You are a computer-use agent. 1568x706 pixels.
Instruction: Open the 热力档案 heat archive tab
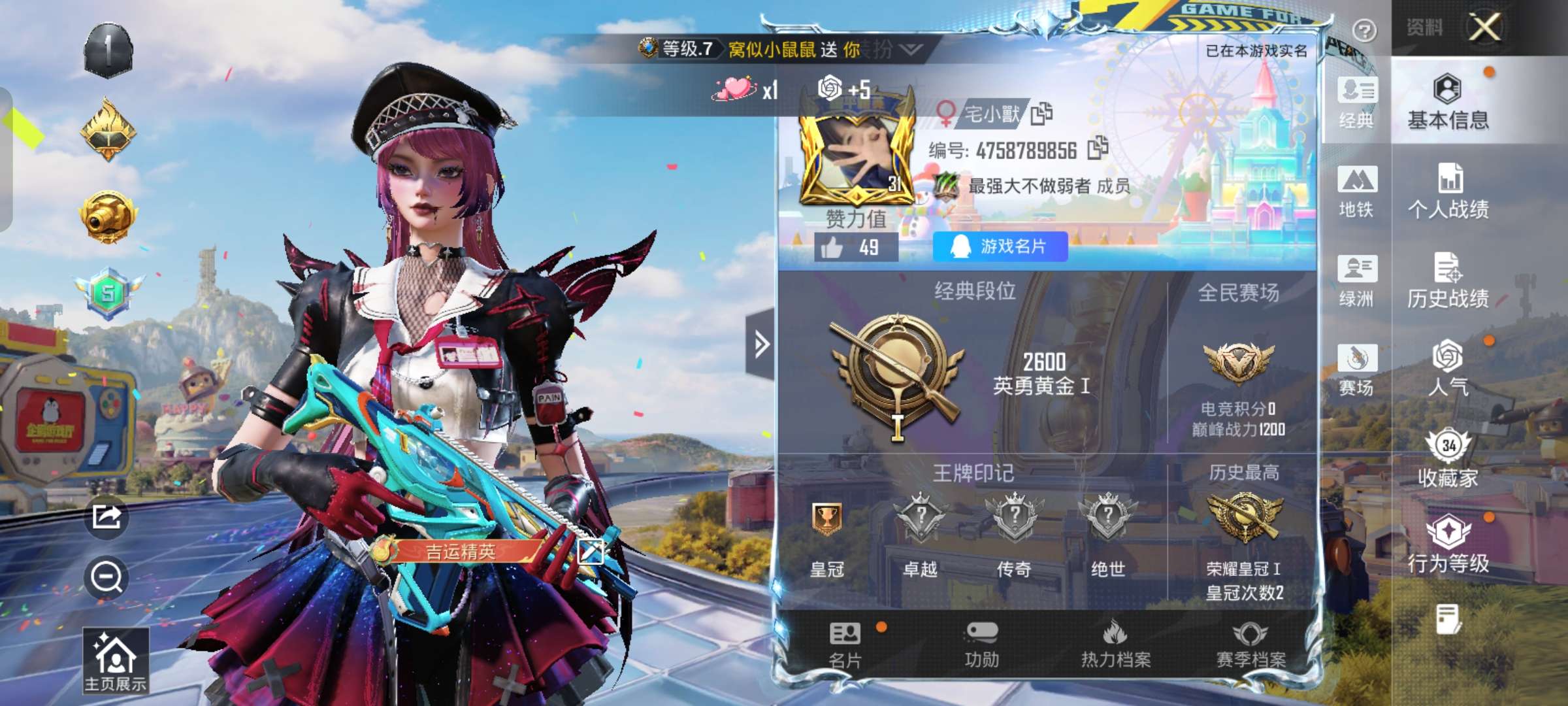pyautogui.click(x=1116, y=645)
